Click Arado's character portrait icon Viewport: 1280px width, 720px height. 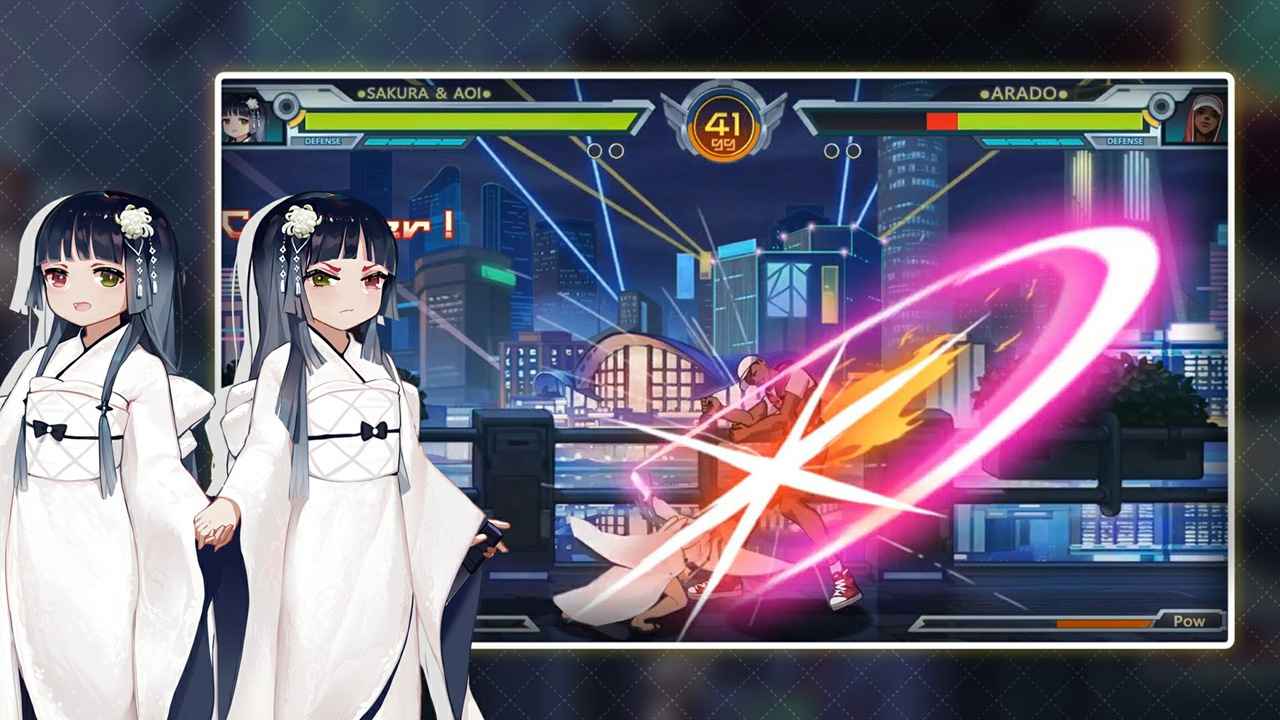1206,122
